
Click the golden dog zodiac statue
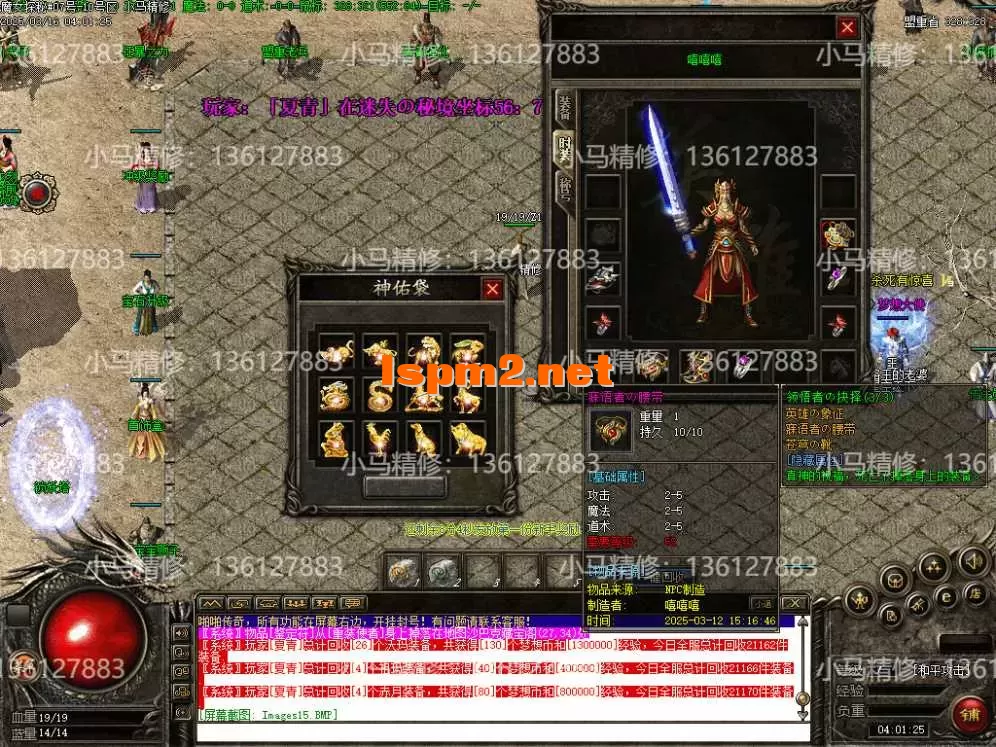point(423,440)
